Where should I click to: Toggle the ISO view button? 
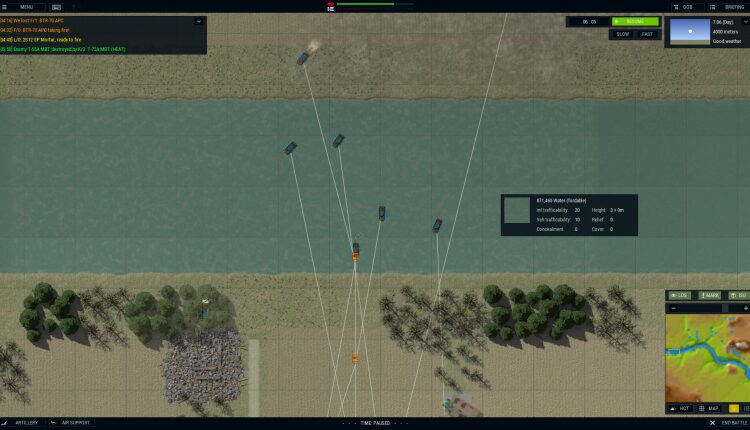739,295
